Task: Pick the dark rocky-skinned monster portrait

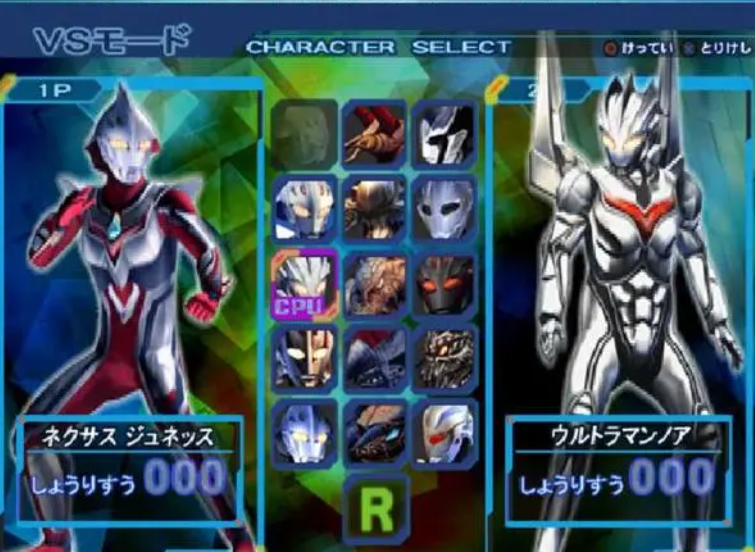Action: (444, 359)
